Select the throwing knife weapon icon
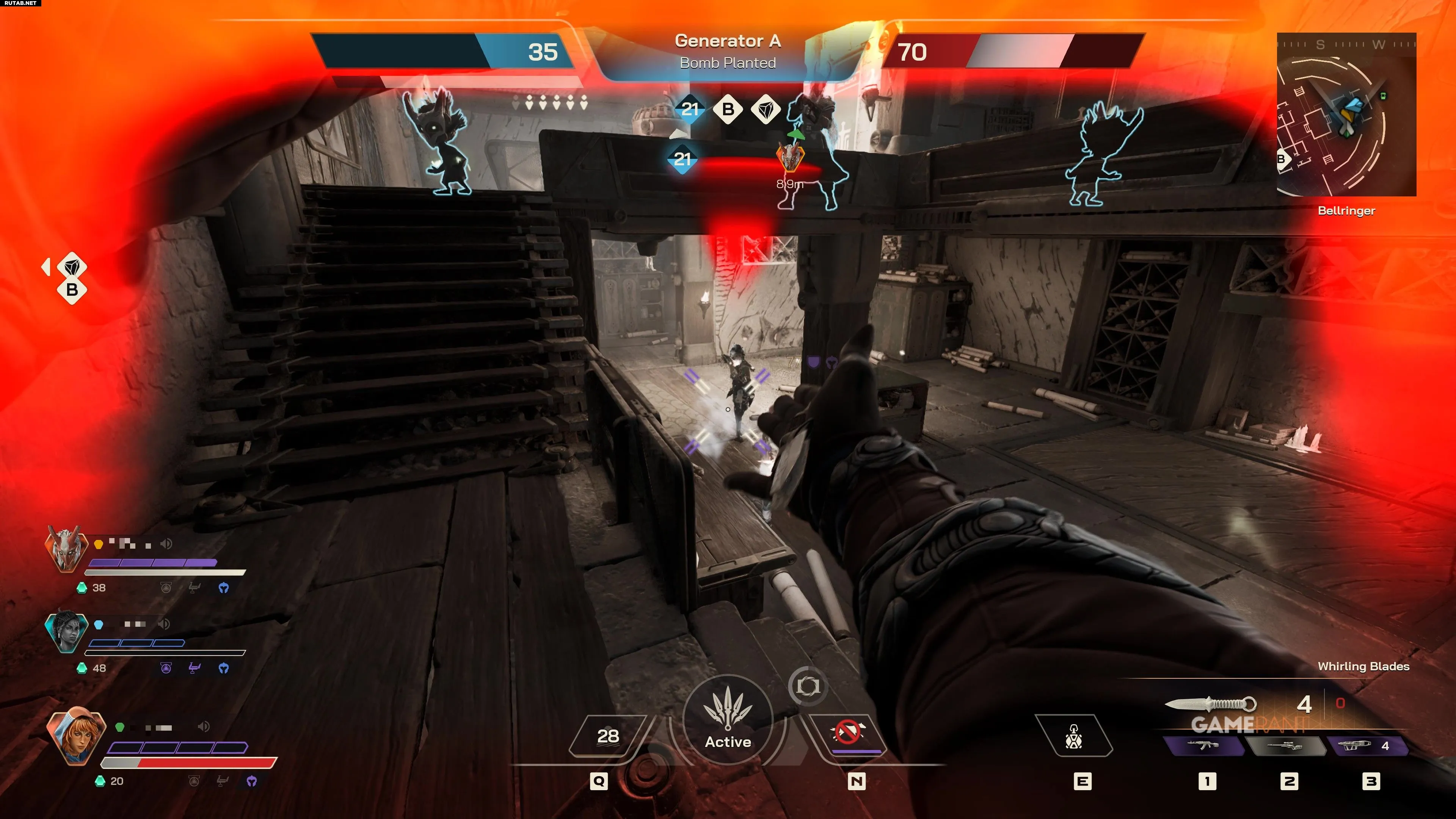This screenshot has height=819, width=1456. click(x=1211, y=704)
